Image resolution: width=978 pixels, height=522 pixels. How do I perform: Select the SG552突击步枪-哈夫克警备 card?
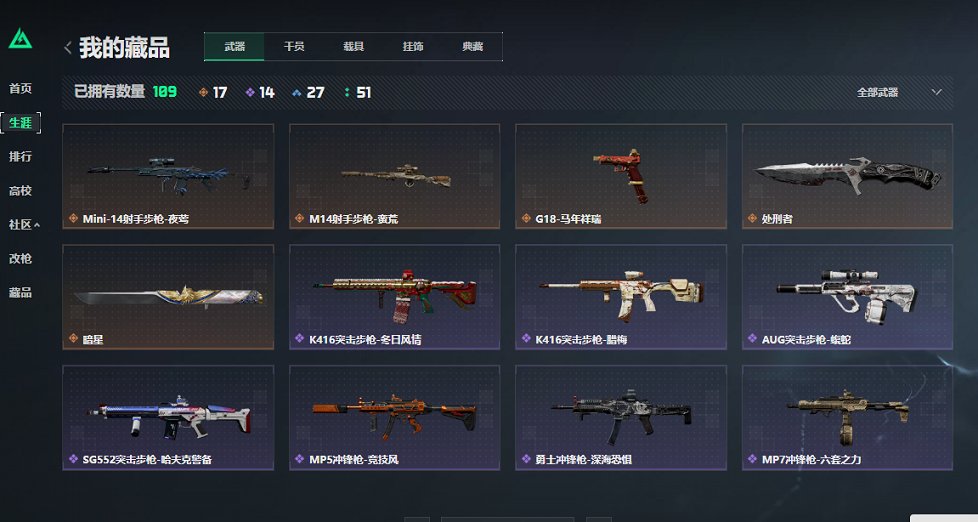pyautogui.click(x=168, y=417)
